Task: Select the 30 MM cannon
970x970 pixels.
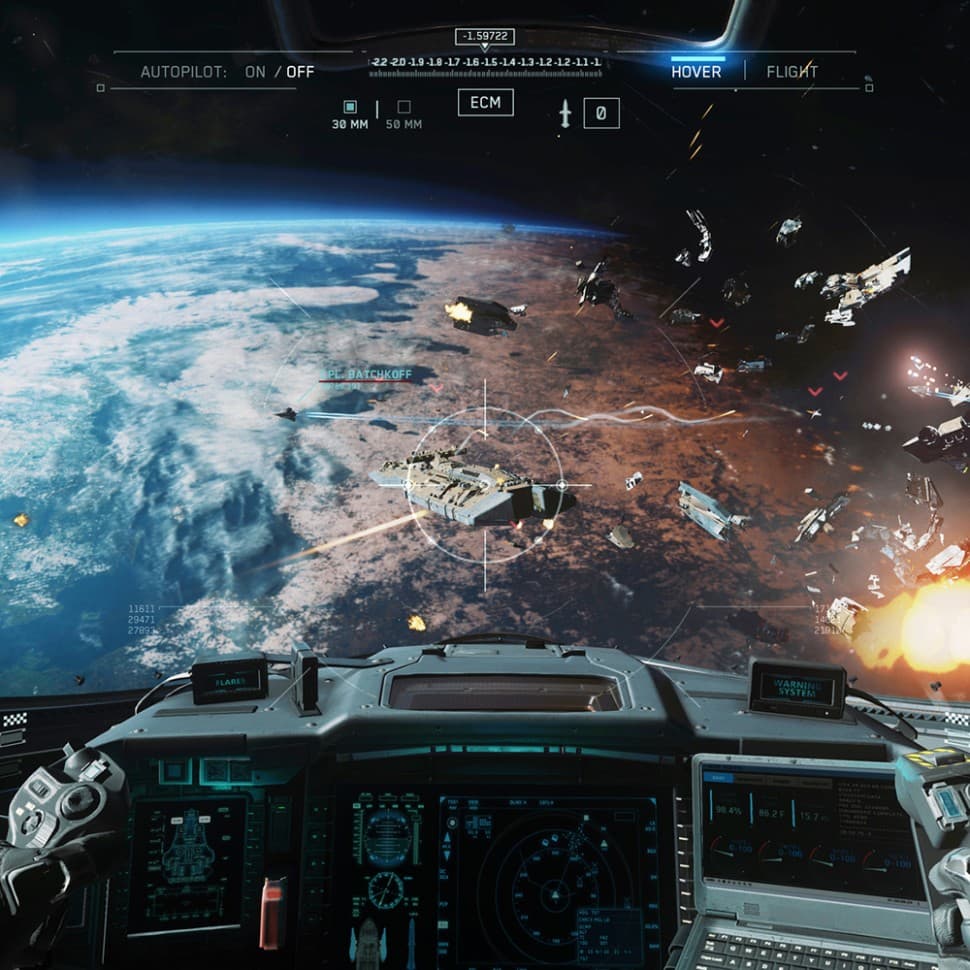Action: pos(350,108)
